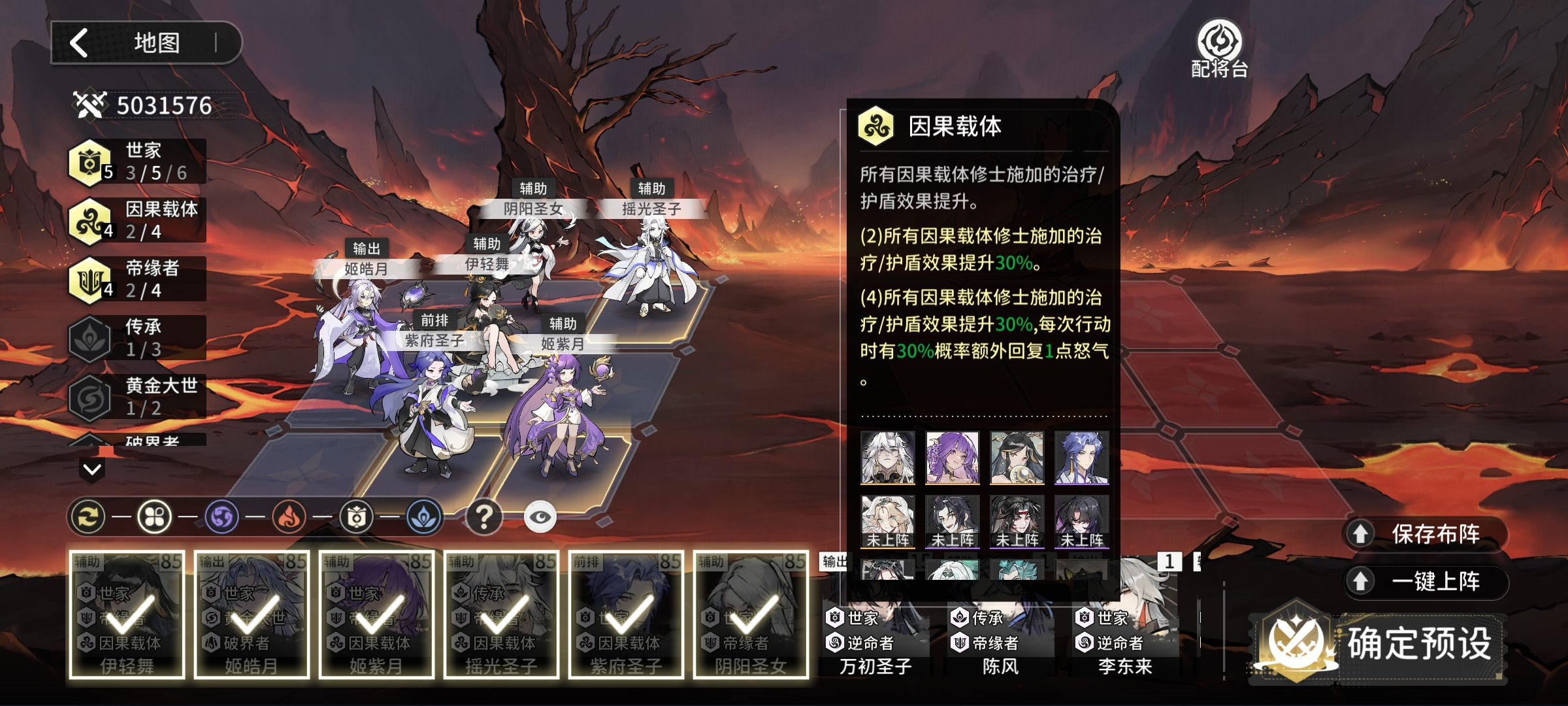Select the 传承 bond entry
This screenshot has height=706, width=1568.
click(137, 338)
